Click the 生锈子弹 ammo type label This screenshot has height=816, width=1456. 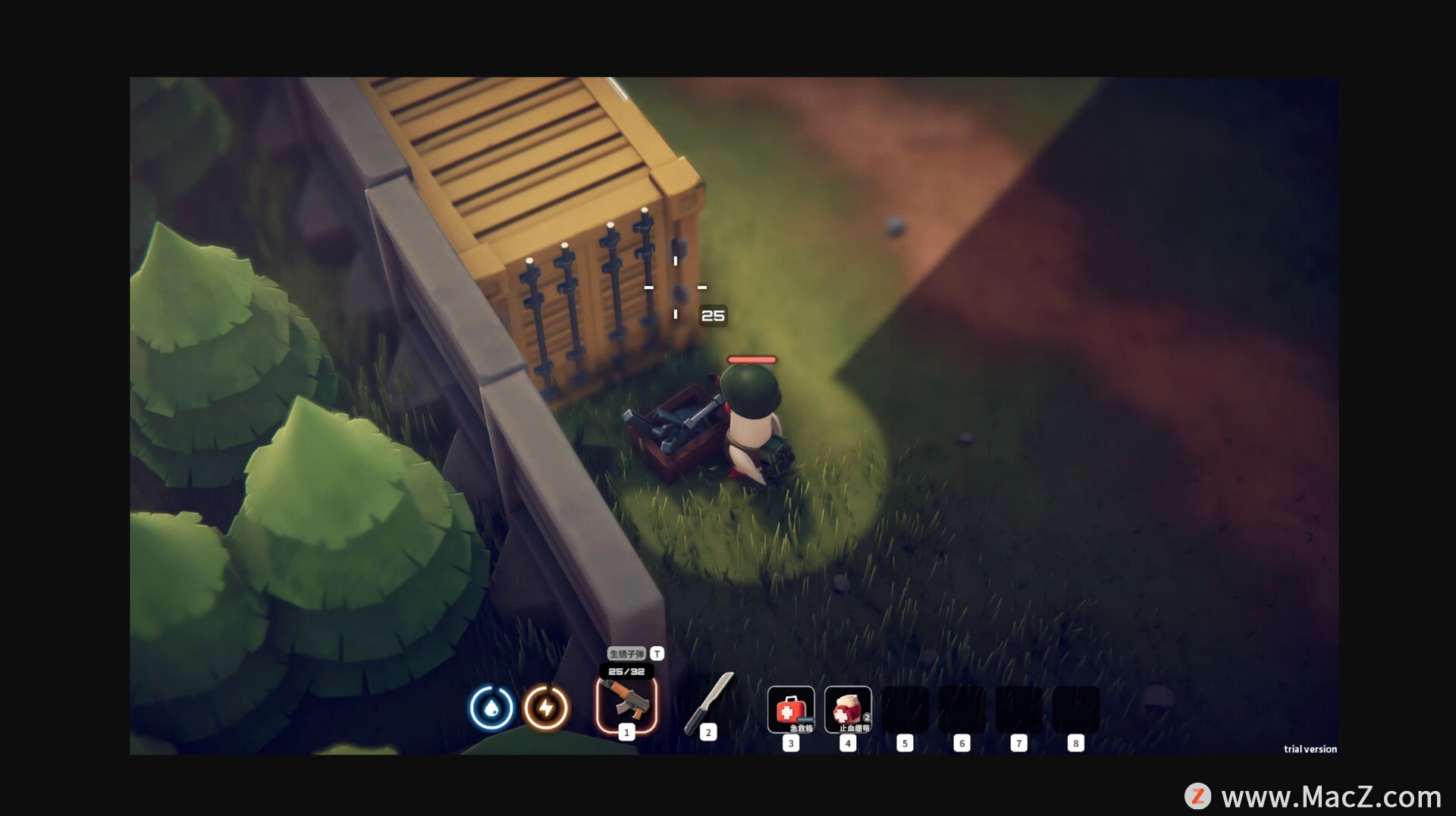(626, 654)
